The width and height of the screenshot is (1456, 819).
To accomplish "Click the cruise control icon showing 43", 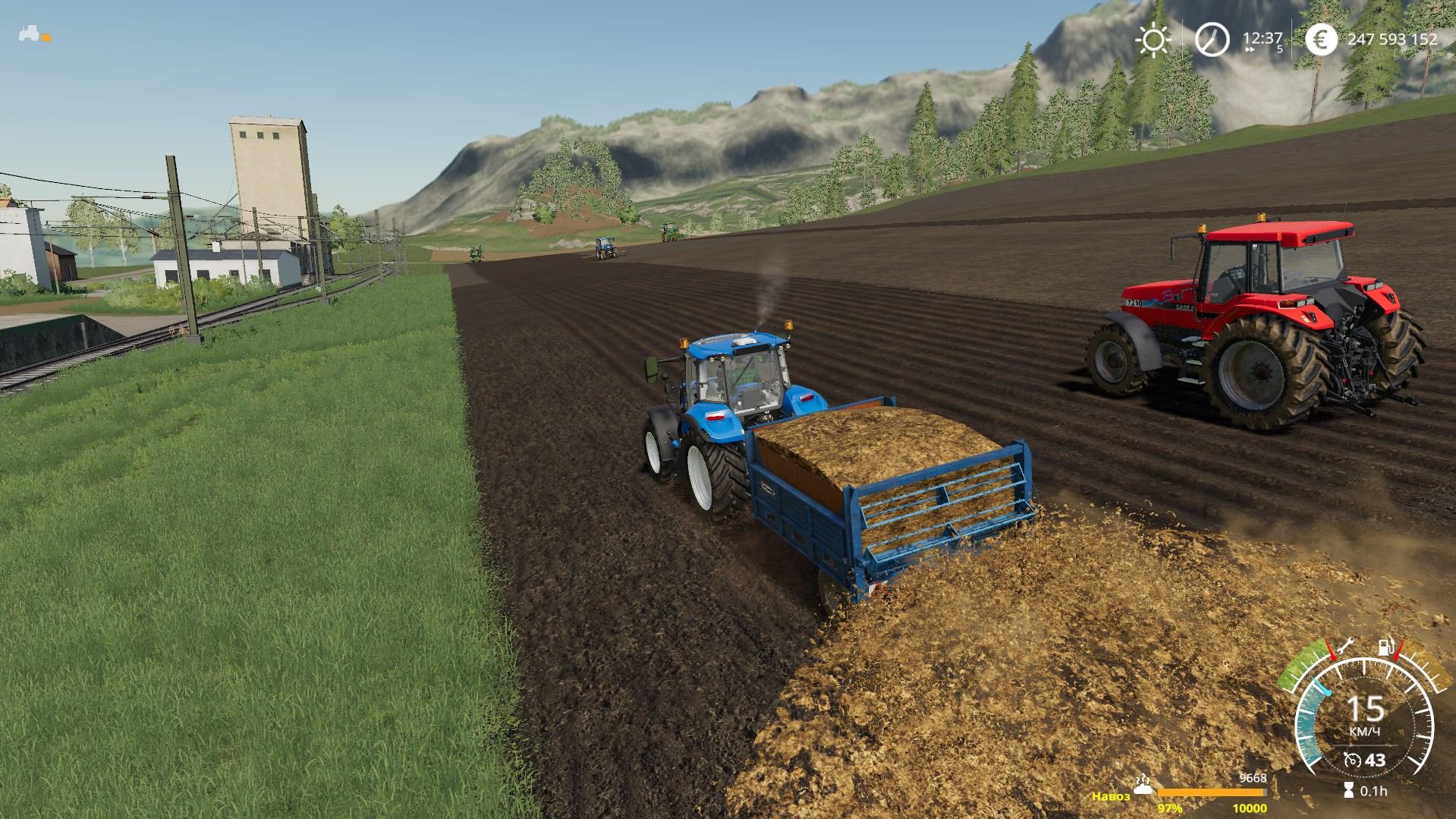I will 1353,761.
